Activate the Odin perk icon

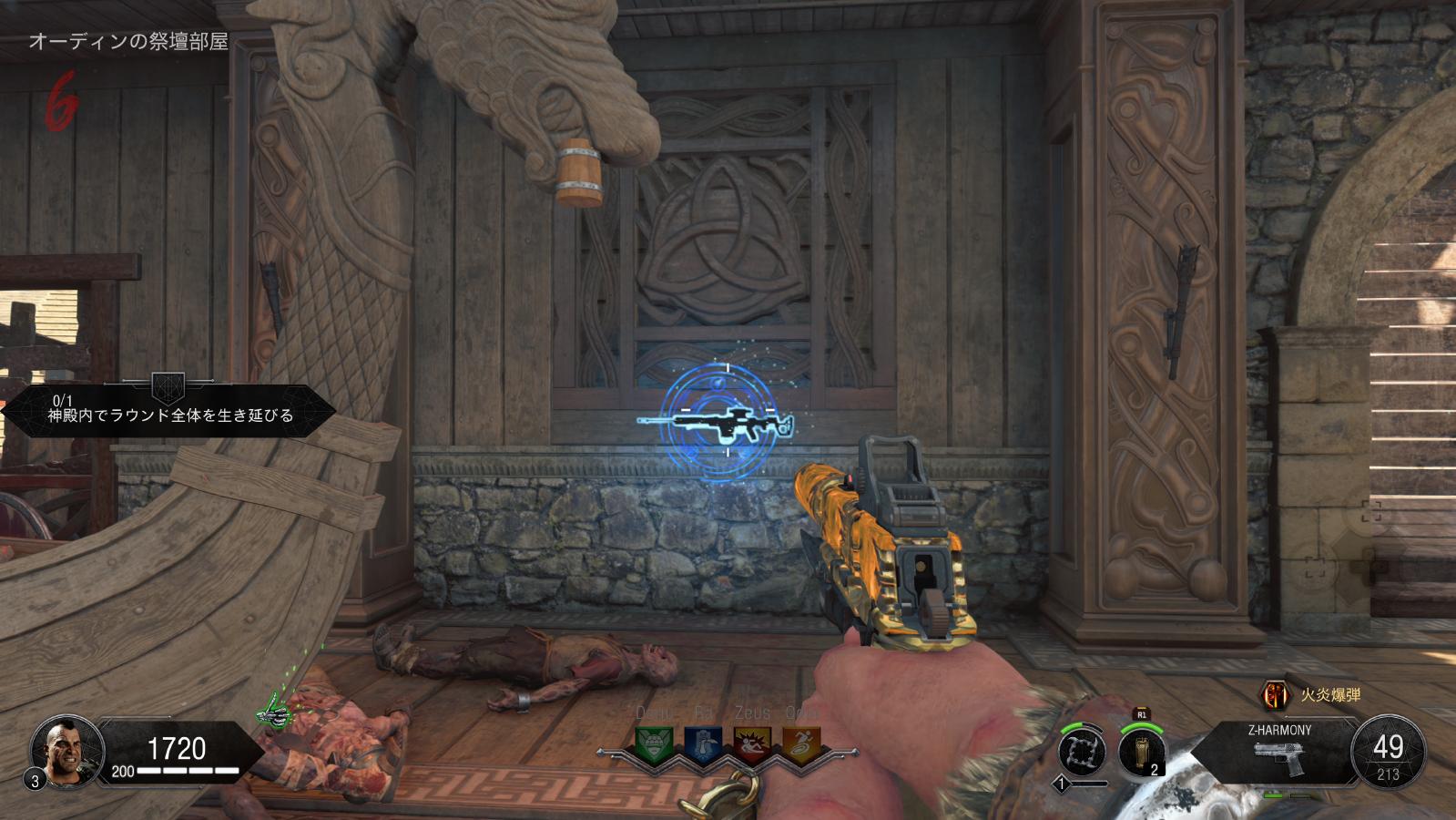tap(801, 745)
